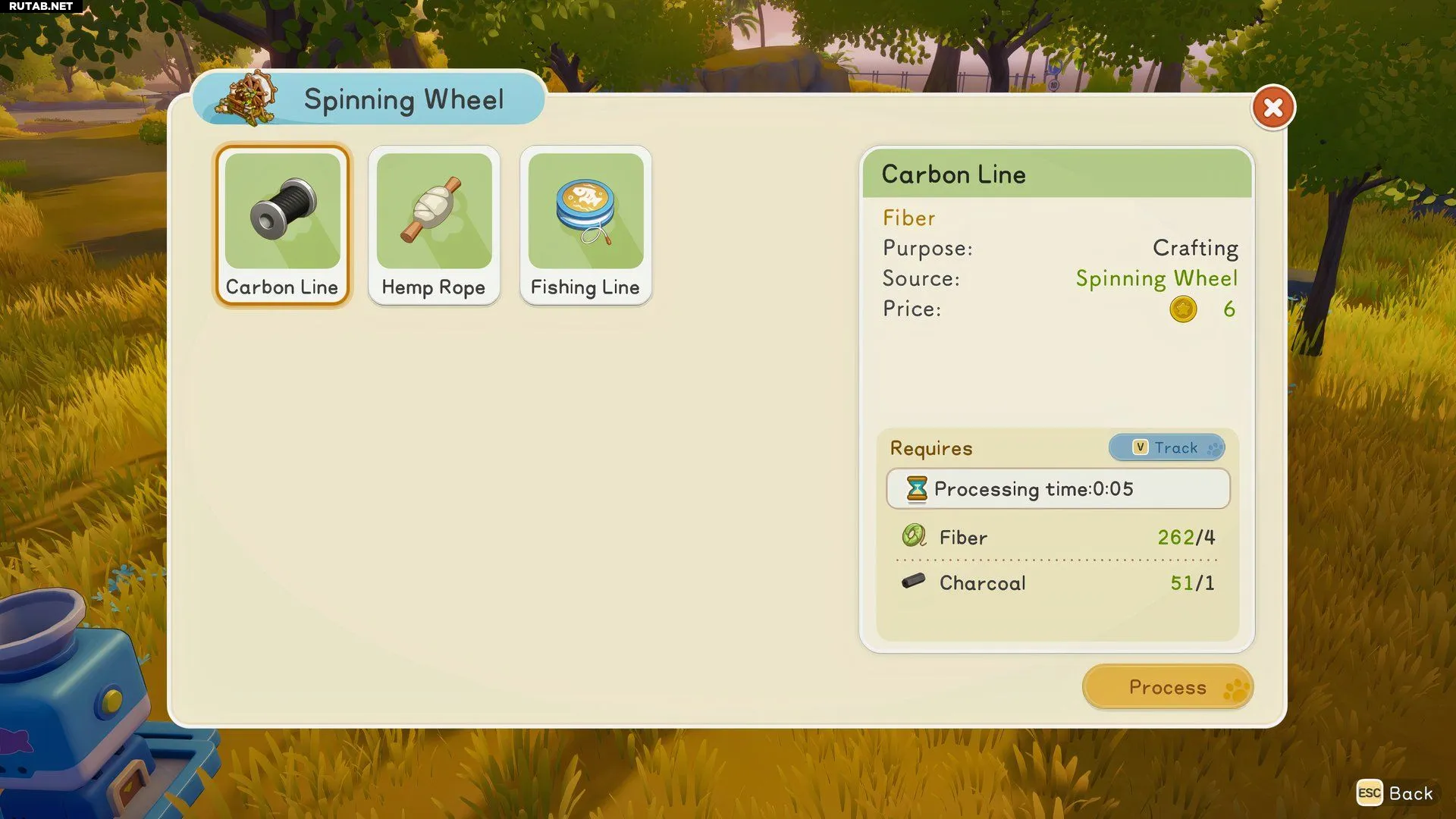Click the Charcoal ingredient row

(x=1057, y=583)
